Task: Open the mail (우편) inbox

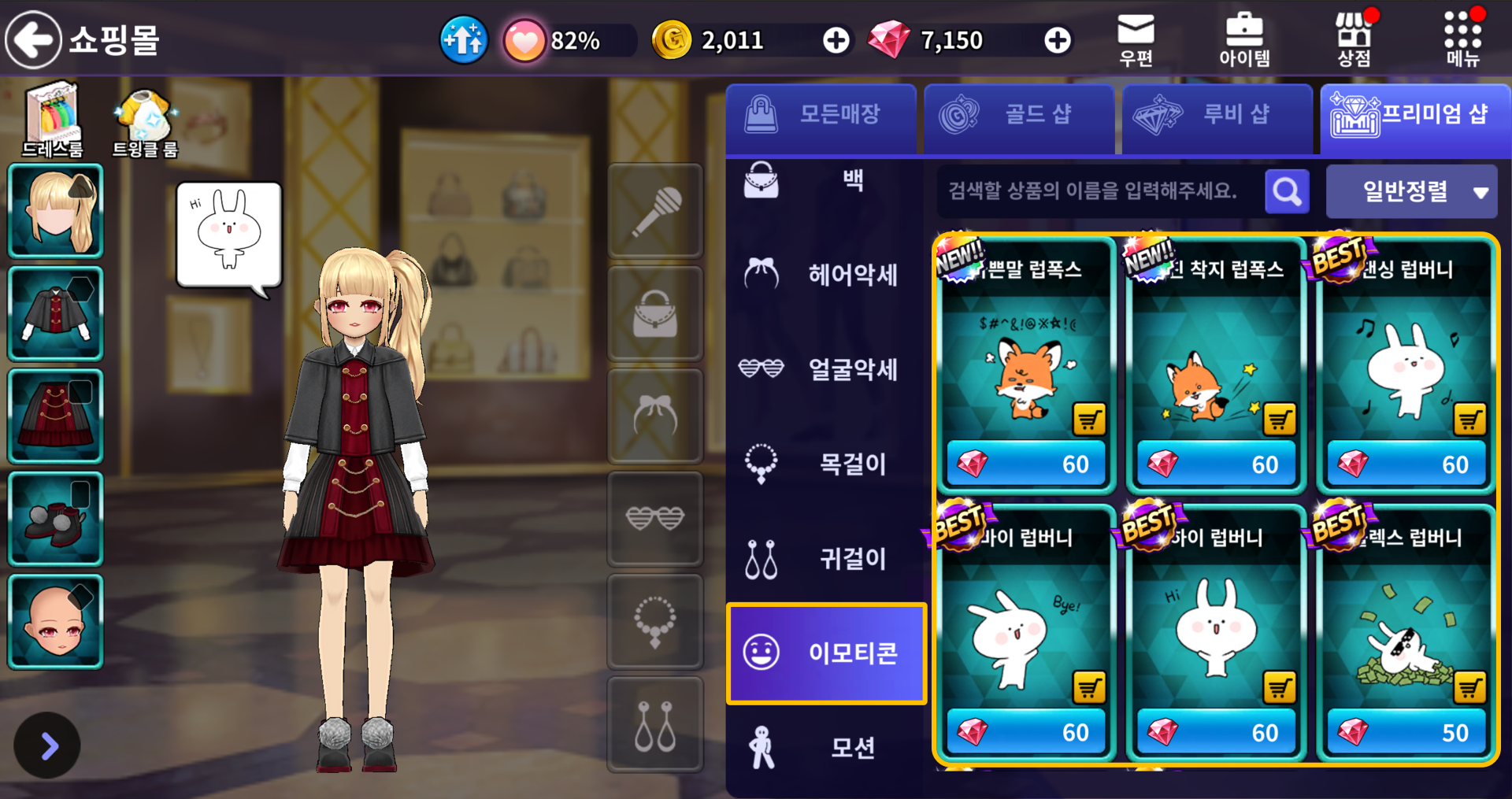Action: tap(1136, 39)
